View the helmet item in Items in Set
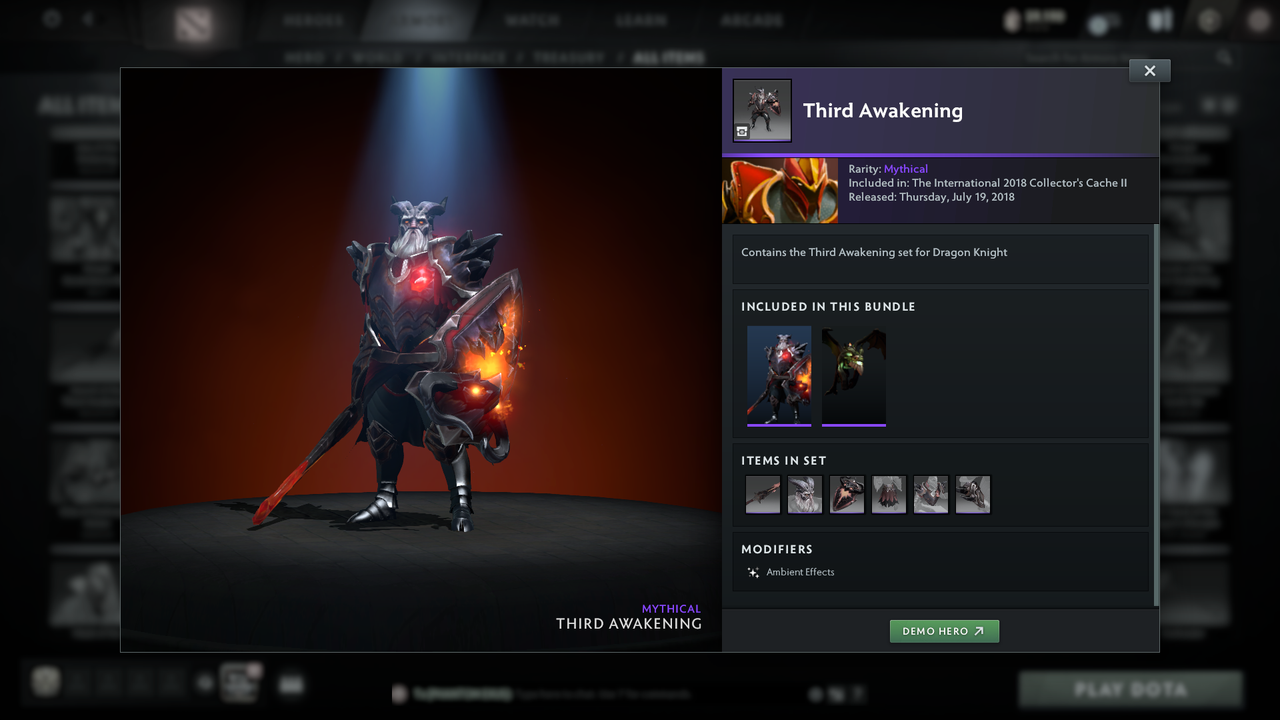Viewport: 1280px width, 720px height. pos(805,494)
